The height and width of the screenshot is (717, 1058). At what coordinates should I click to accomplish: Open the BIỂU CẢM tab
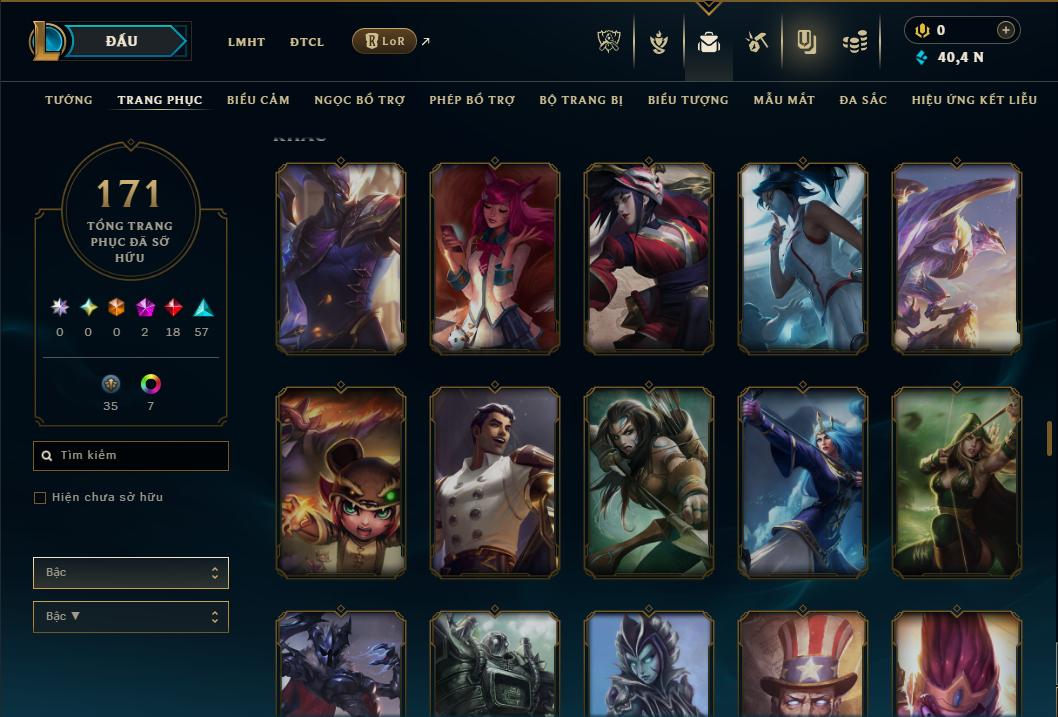(258, 100)
